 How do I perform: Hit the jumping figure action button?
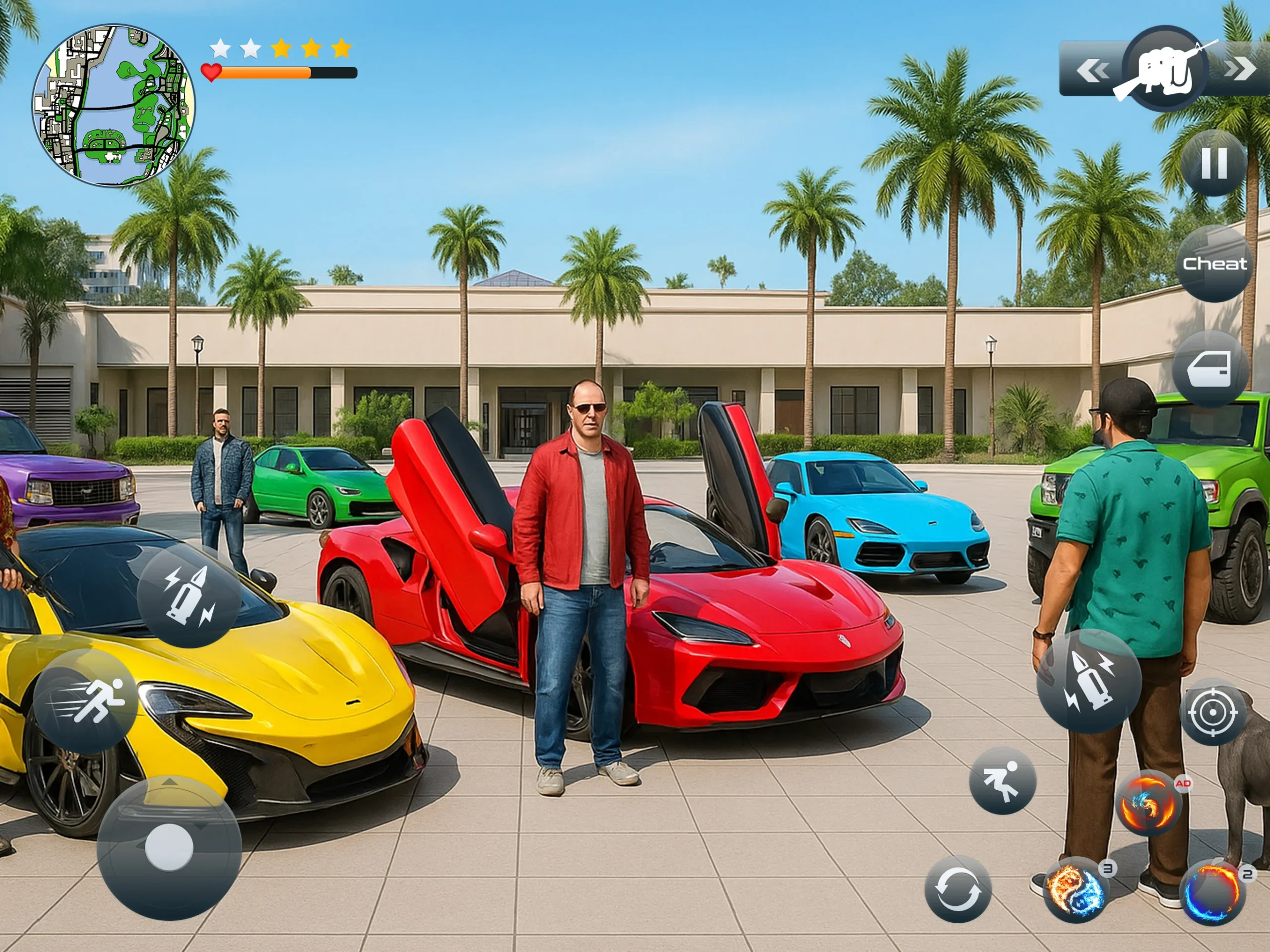pyautogui.click(x=1003, y=780)
